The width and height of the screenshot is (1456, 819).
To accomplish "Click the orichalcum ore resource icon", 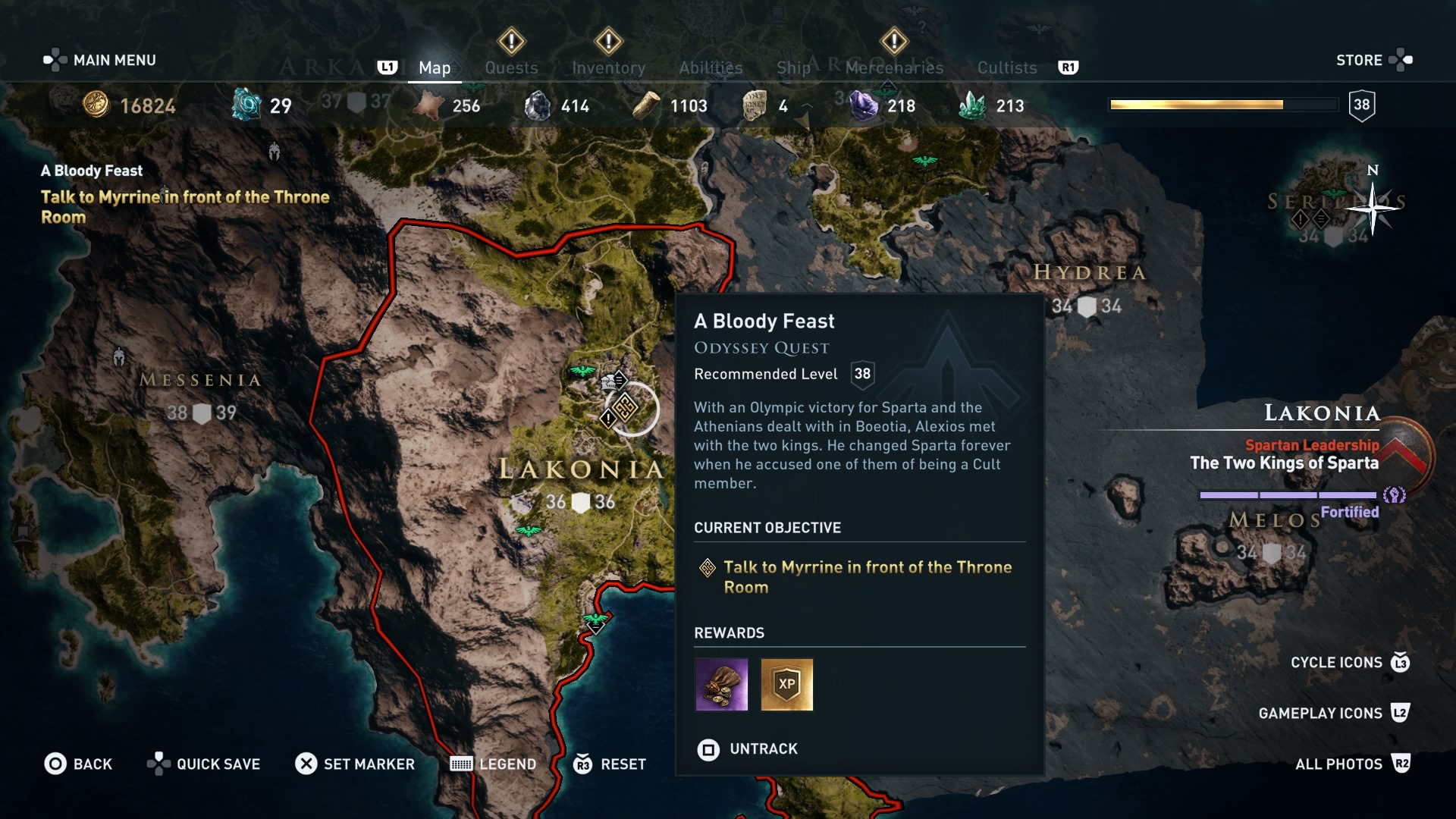I will 245,105.
